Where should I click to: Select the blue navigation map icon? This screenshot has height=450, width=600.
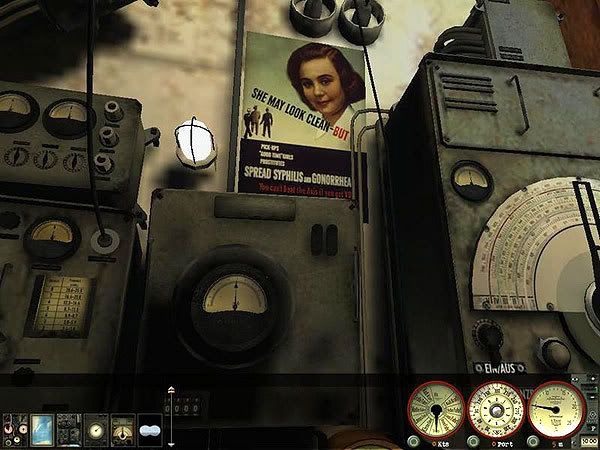coord(42,428)
